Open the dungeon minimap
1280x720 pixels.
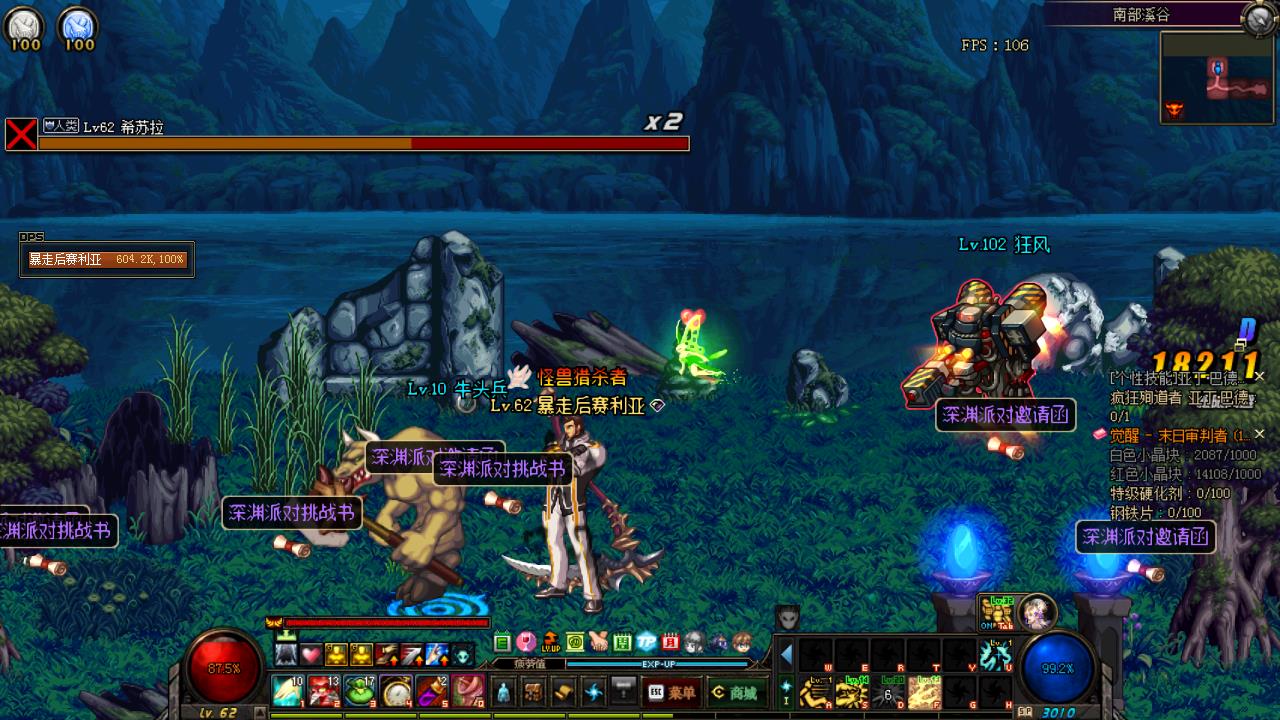click(1217, 77)
